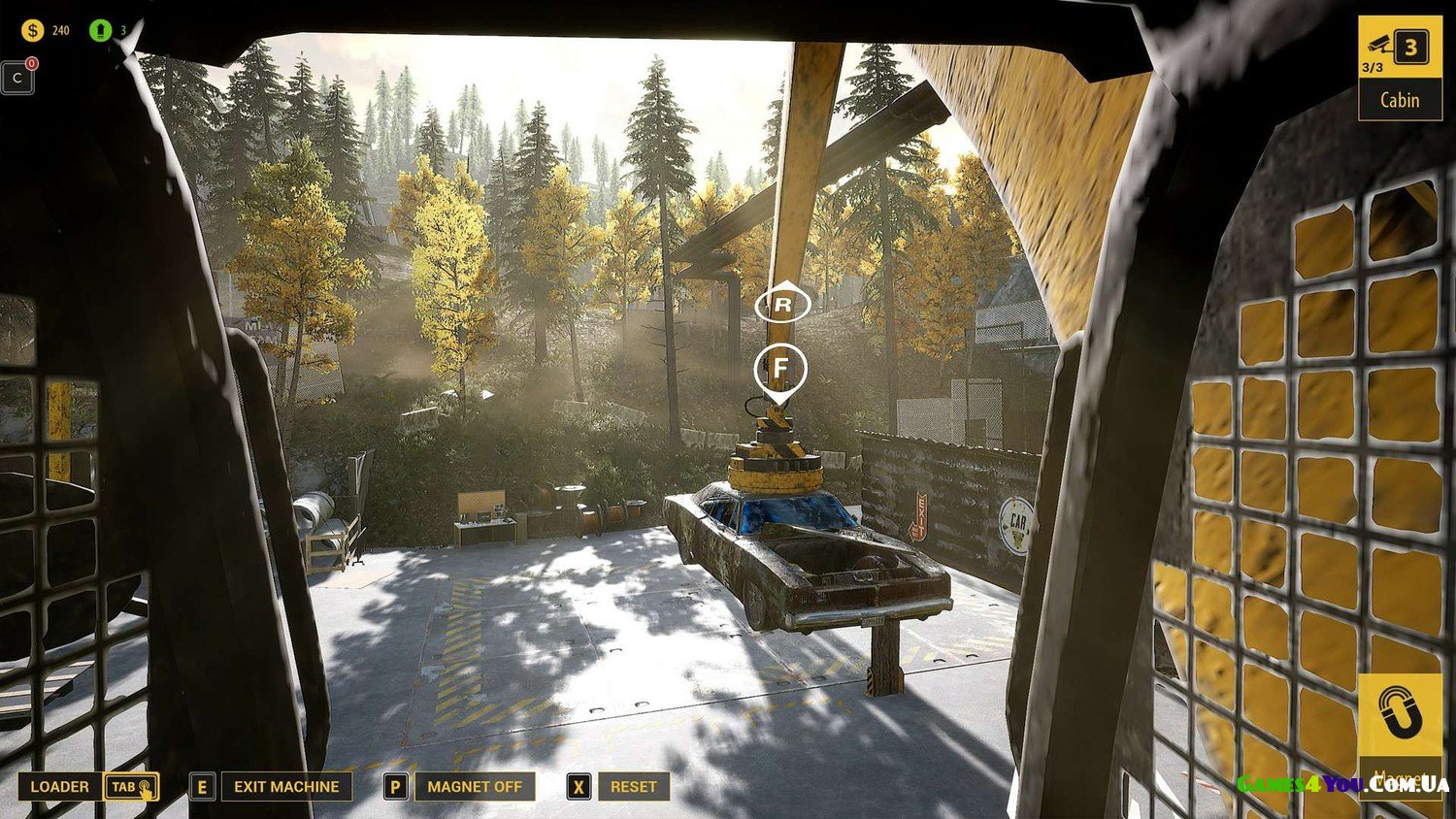Select the EXIT MACHINE button
This screenshot has width=1456, height=819.
(x=285, y=786)
